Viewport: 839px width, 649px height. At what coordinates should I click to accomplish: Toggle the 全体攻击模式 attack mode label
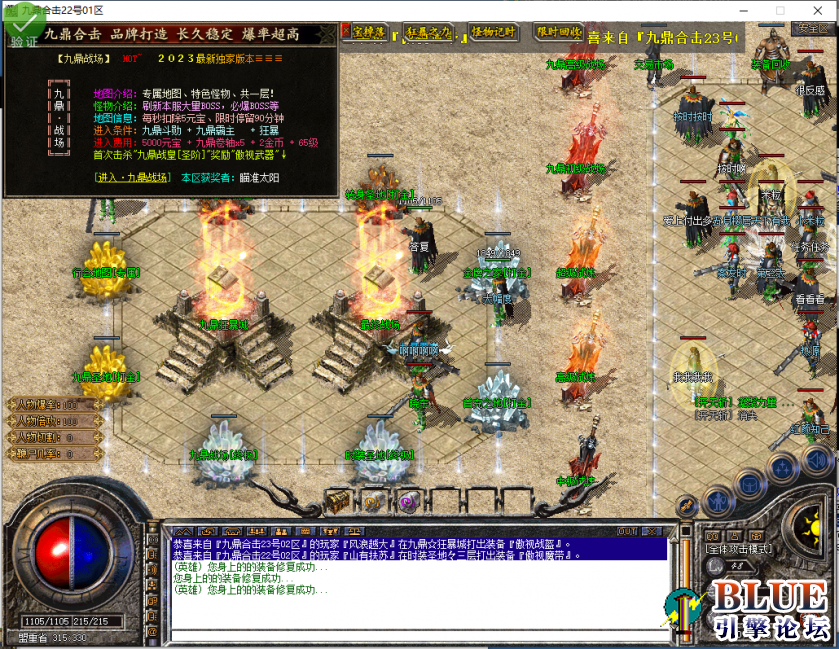coord(741,549)
